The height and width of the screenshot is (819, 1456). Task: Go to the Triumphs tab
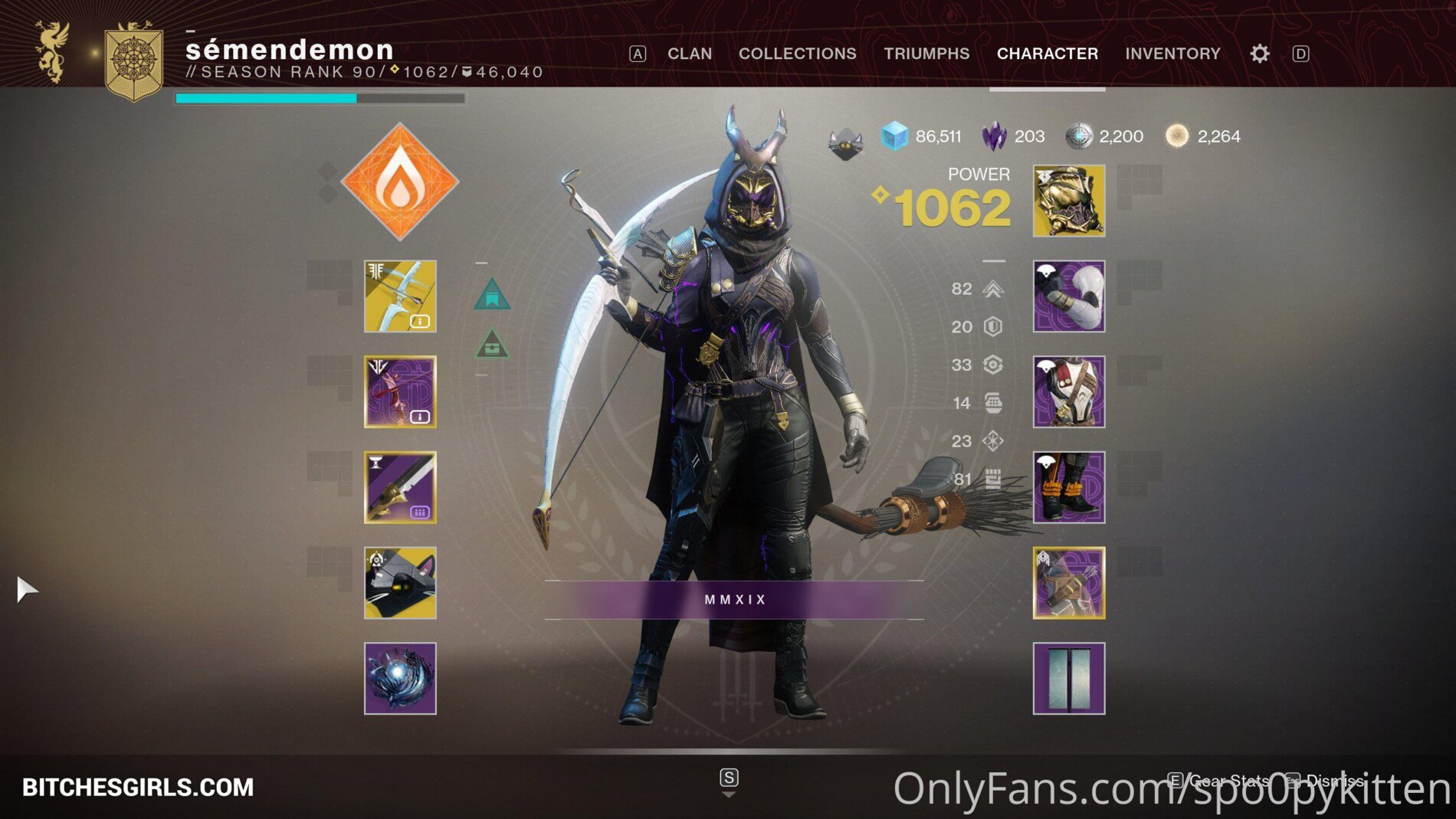tap(926, 54)
